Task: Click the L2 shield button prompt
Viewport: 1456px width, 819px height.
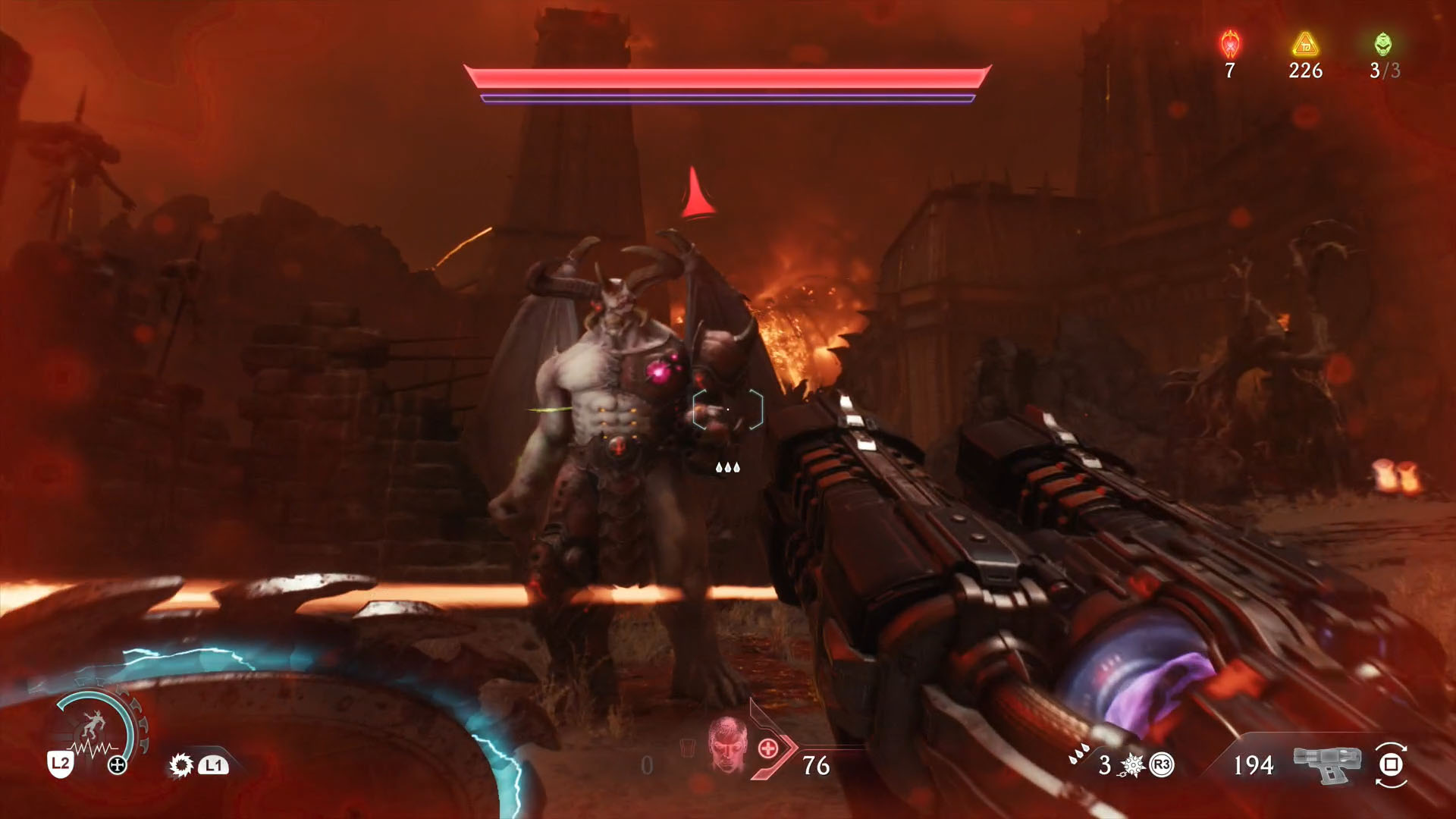Action: [59, 764]
